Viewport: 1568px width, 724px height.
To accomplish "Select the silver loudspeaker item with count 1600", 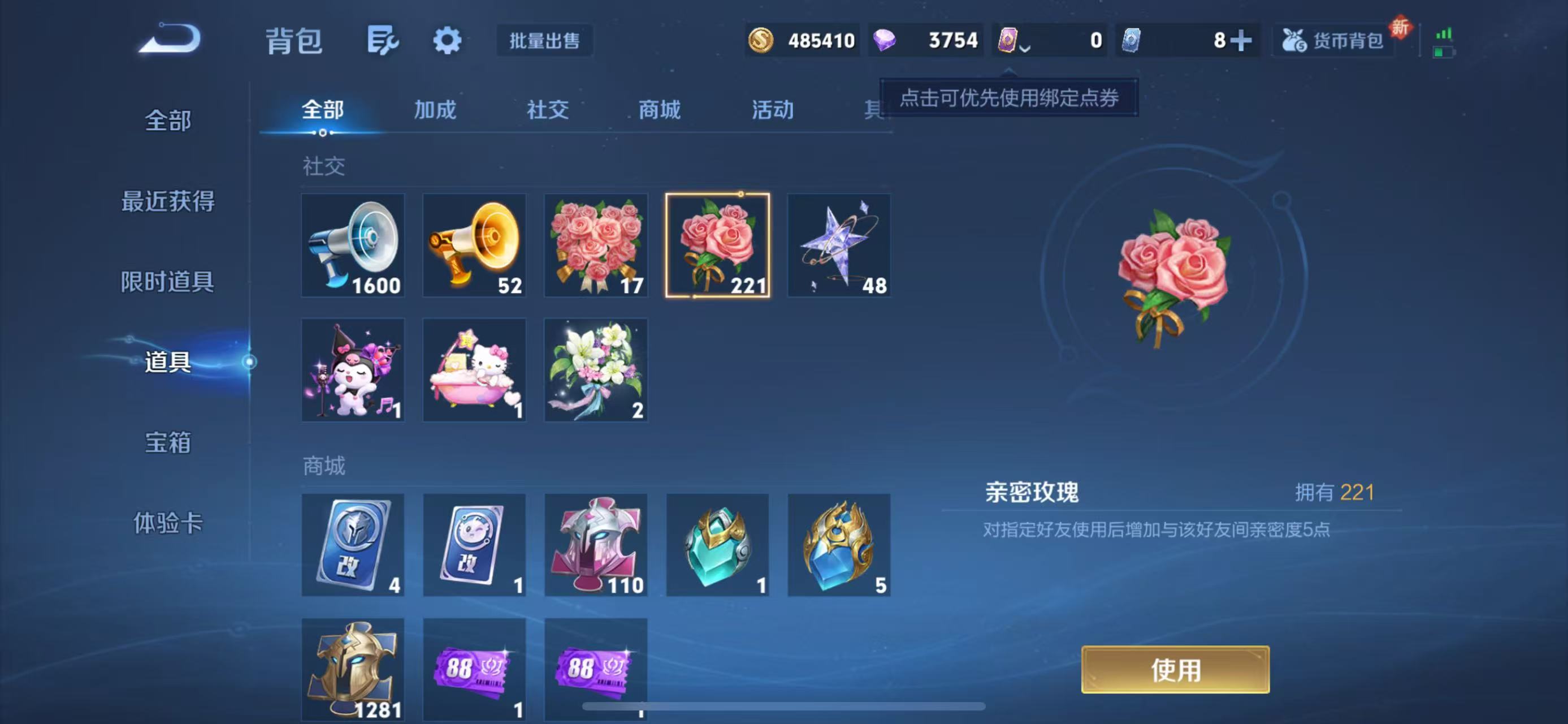I will pyautogui.click(x=353, y=245).
